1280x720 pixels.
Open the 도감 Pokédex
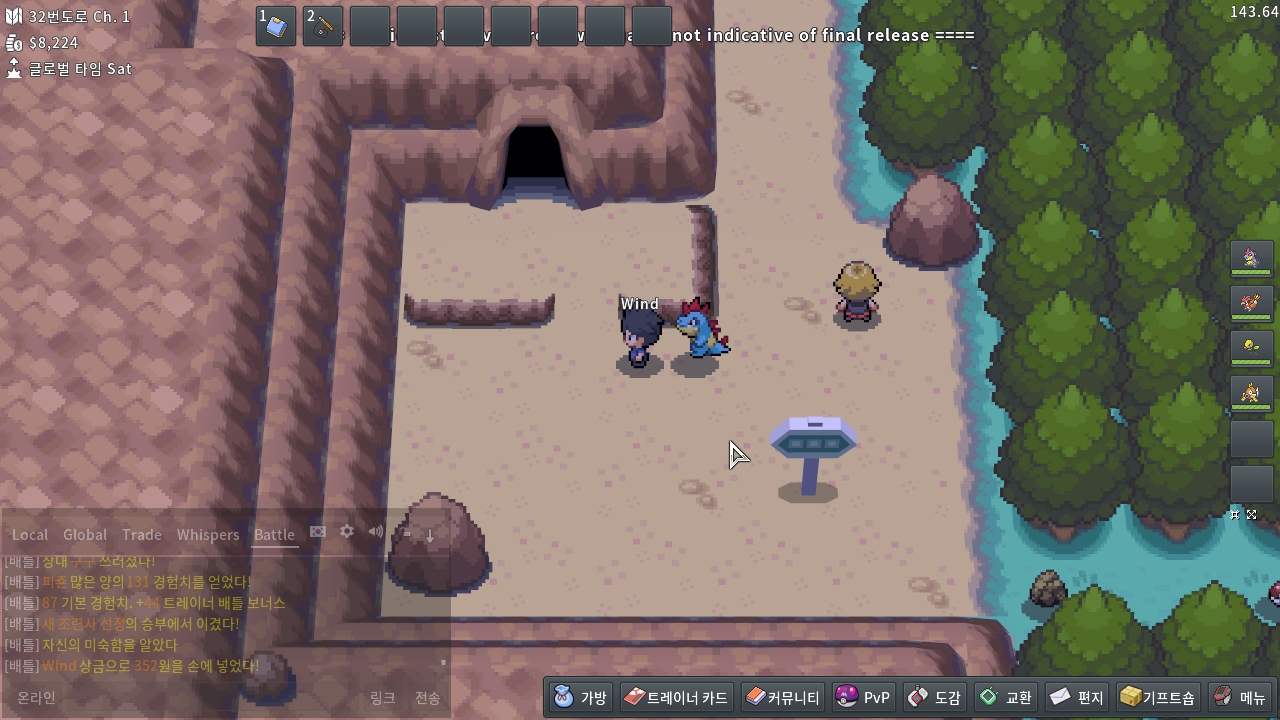point(934,697)
